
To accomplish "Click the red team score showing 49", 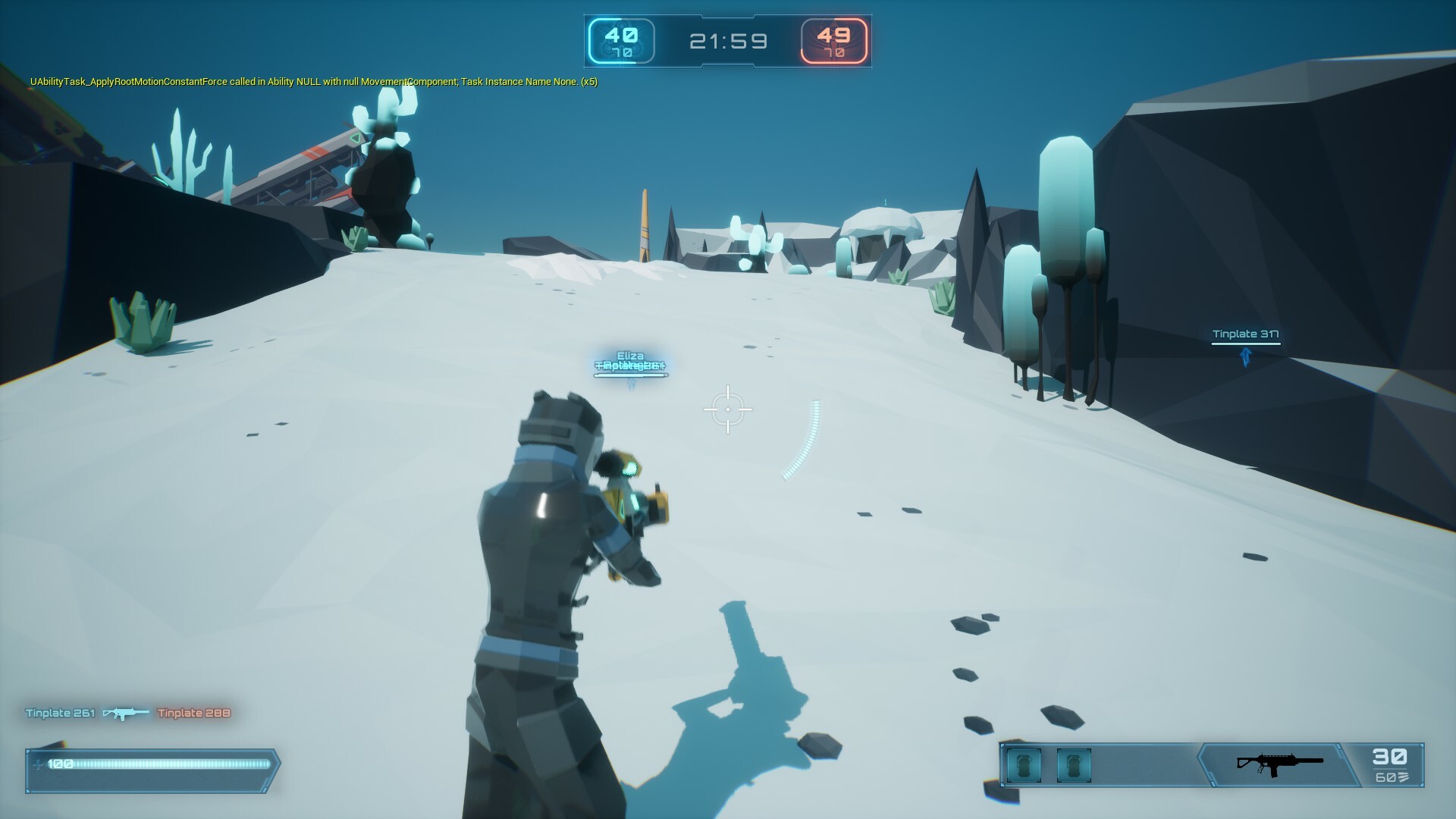I will pyautogui.click(x=834, y=35).
